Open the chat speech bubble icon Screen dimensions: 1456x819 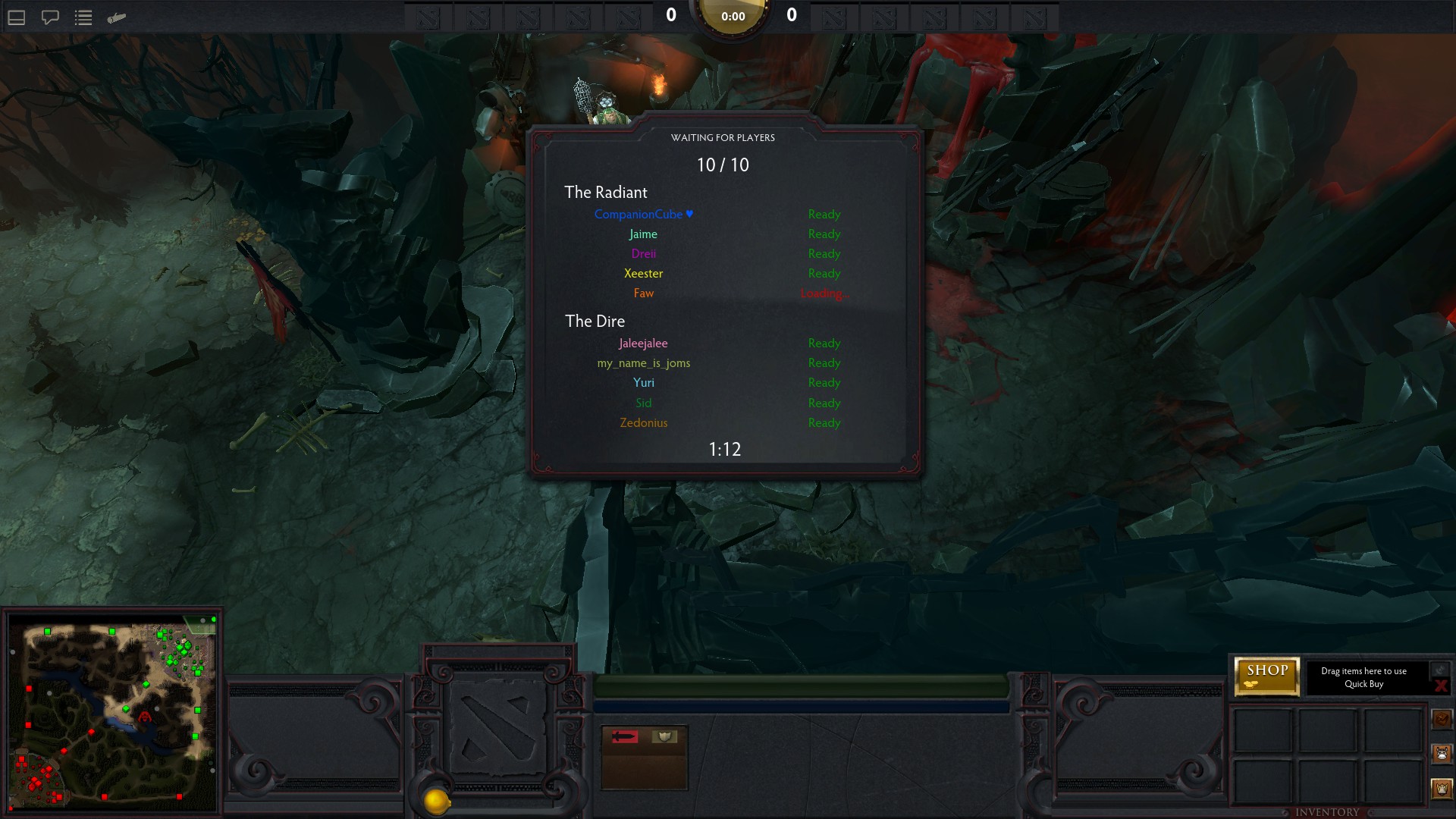50,17
